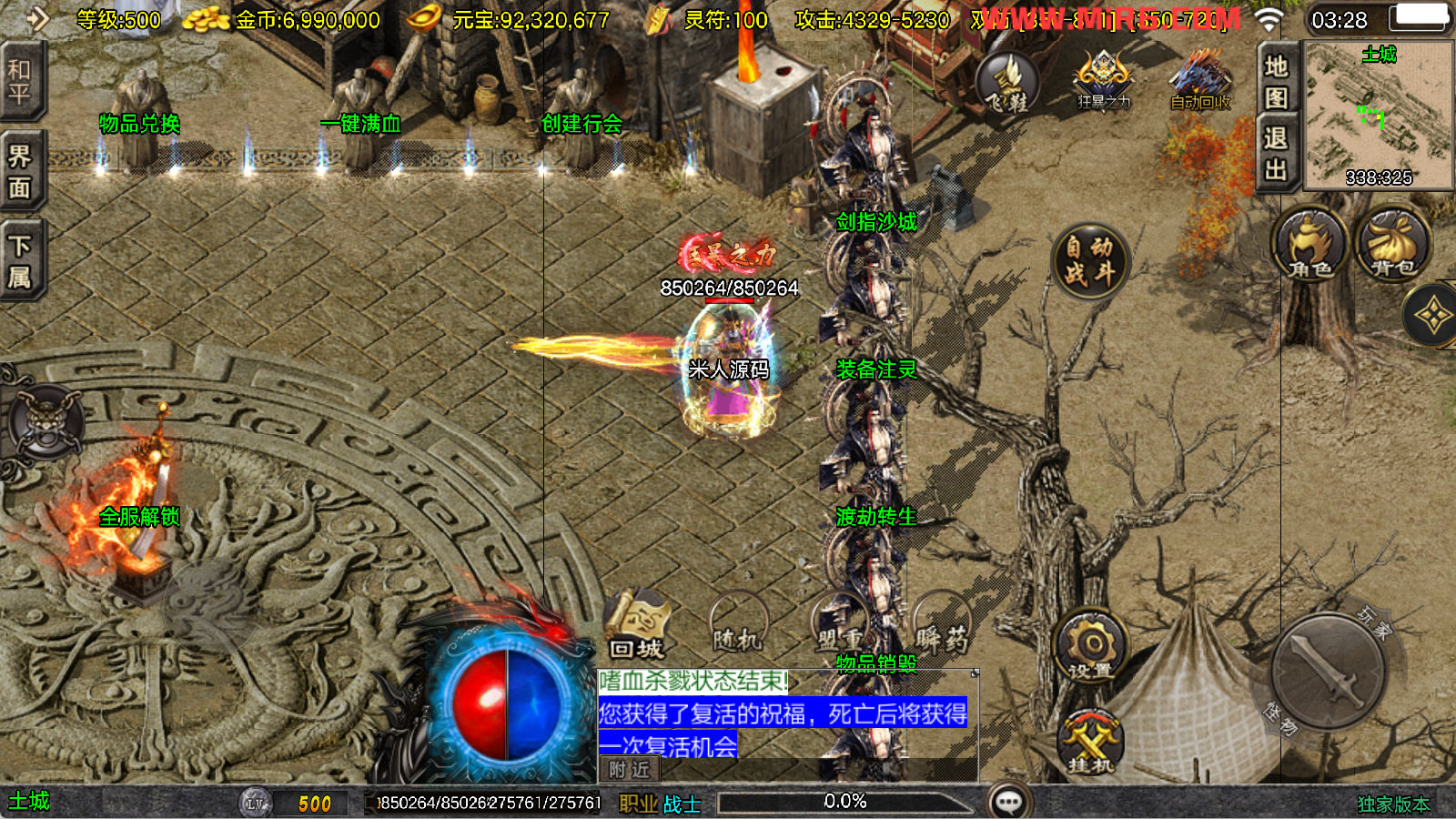Start 挂机 idle auto-farming

click(x=1090, y=742)
